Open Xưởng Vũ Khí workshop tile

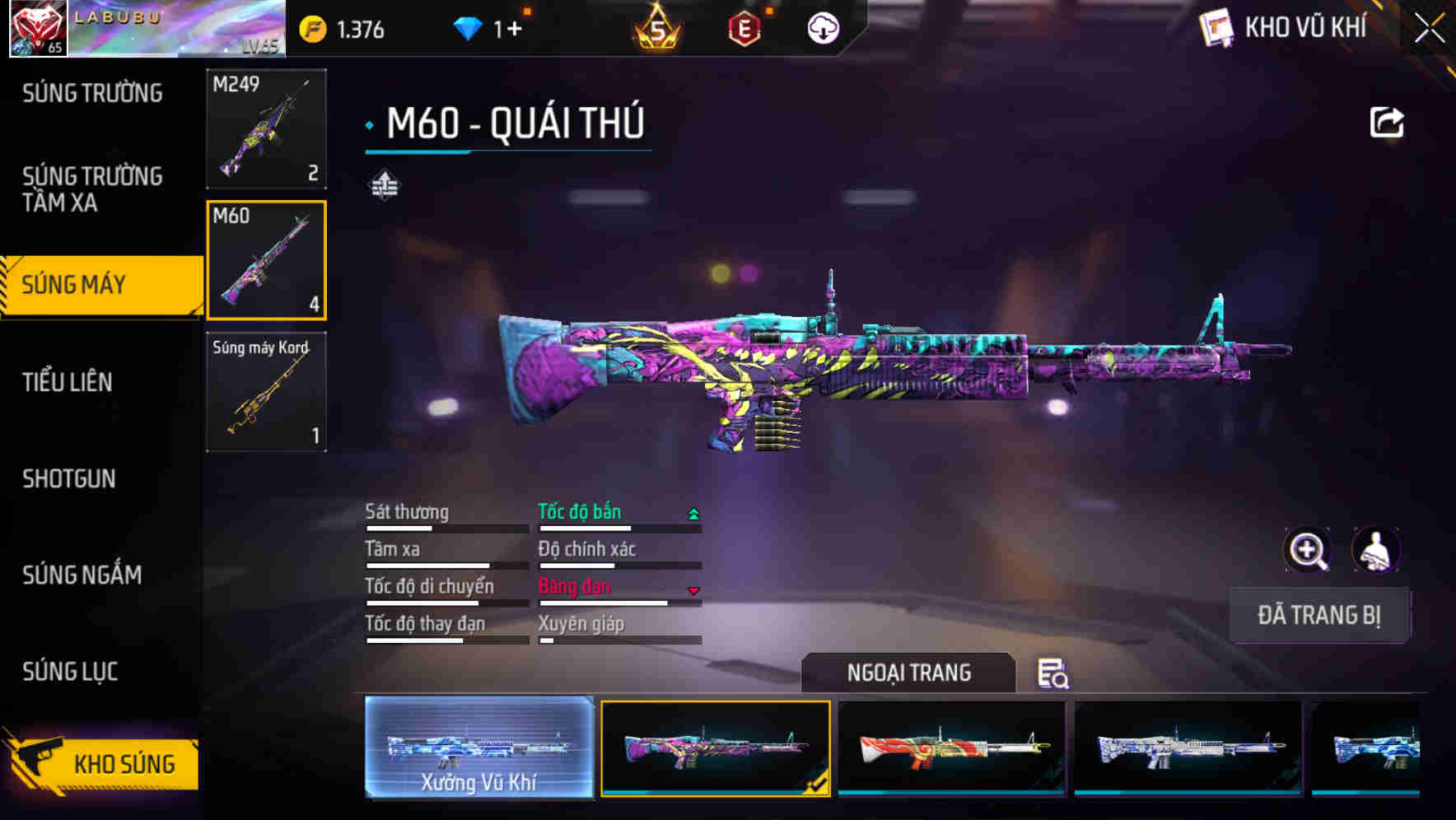tap(478, 748)
